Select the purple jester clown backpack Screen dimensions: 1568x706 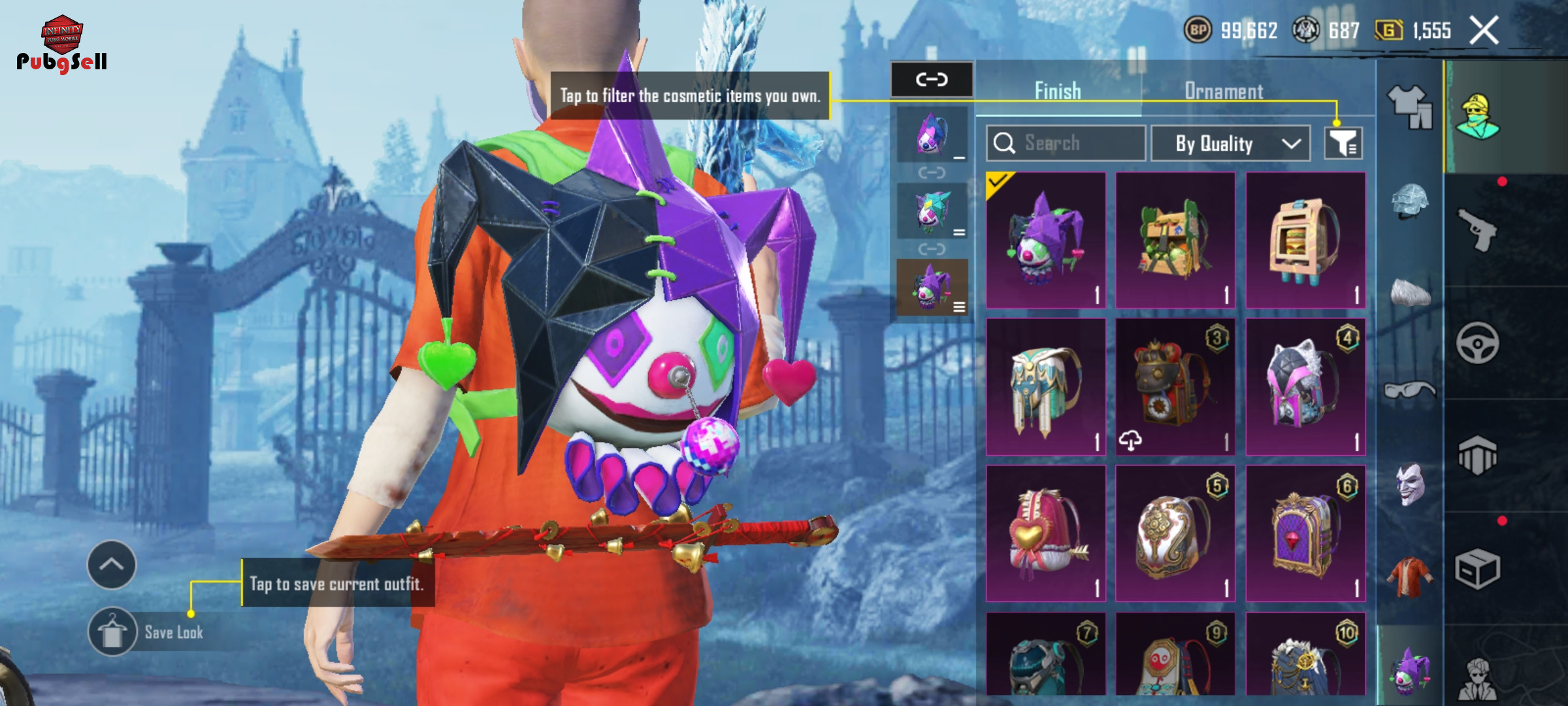point(1045,240)
